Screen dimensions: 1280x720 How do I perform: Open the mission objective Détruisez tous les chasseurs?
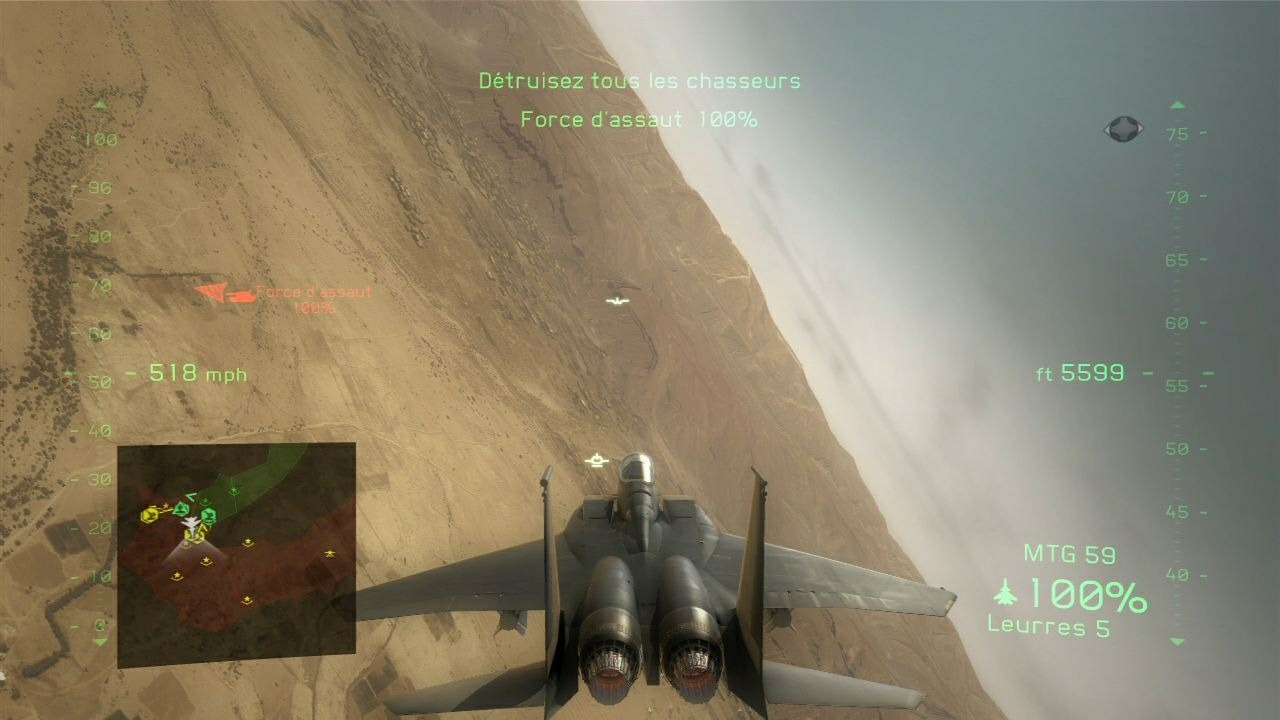[x=638, y=81]
